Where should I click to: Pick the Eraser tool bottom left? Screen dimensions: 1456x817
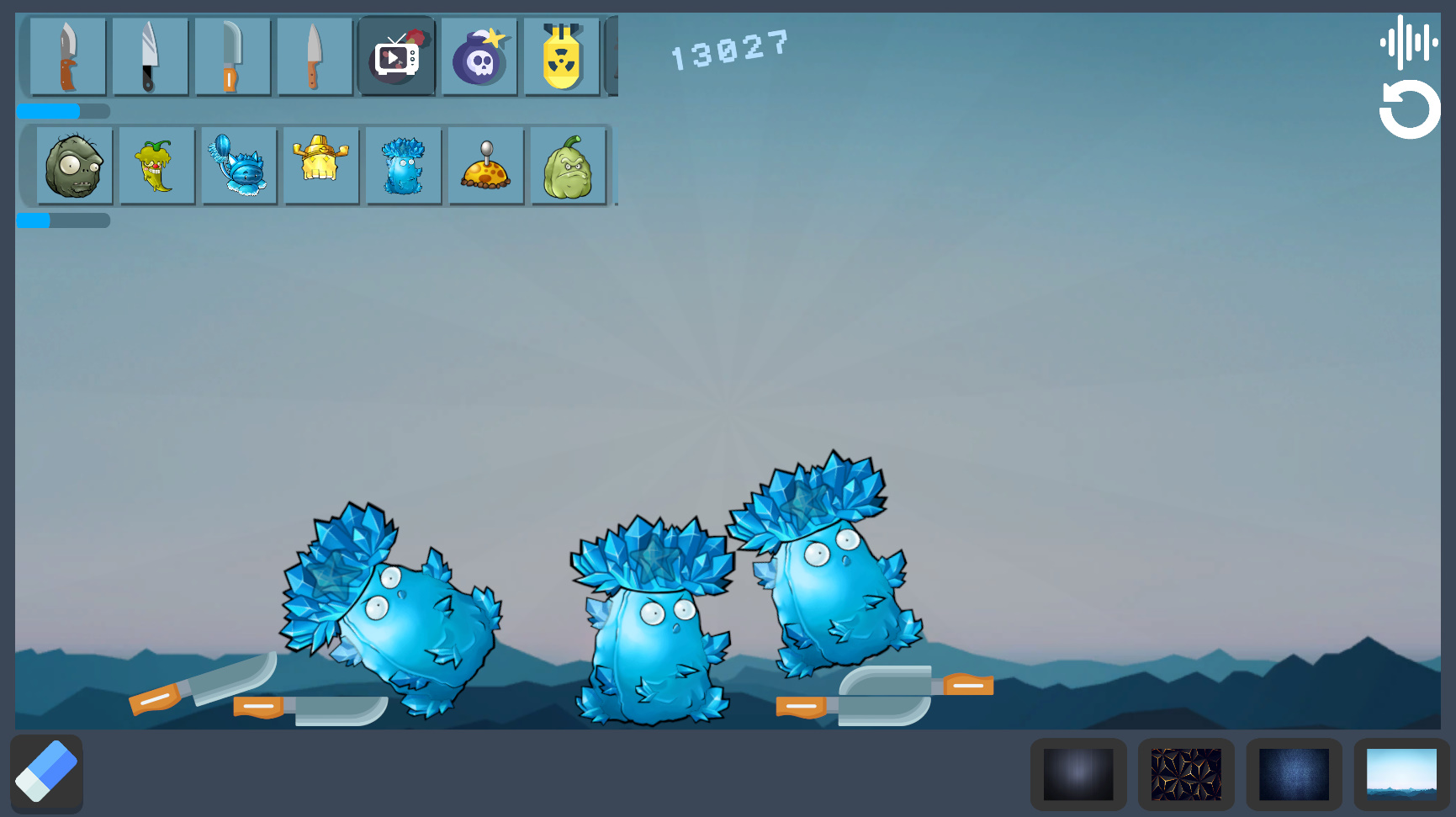(46, 772)
